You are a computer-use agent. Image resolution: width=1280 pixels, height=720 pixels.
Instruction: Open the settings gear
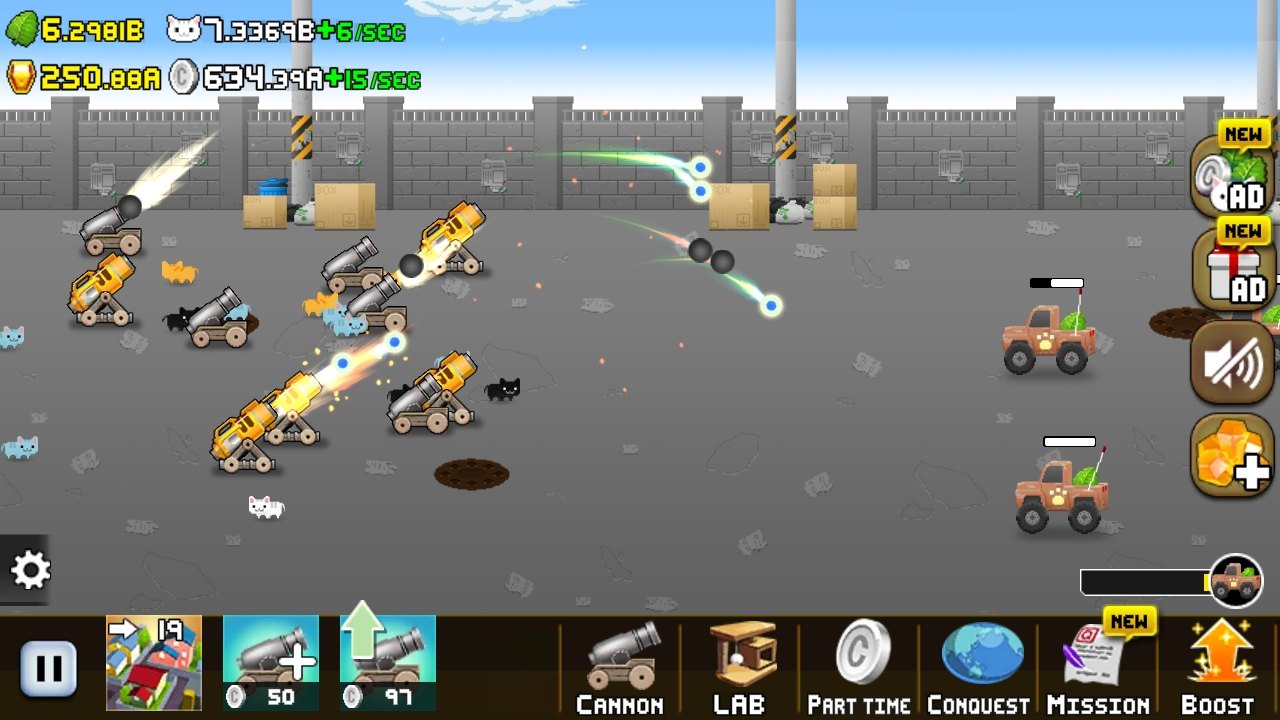[31, 570]
